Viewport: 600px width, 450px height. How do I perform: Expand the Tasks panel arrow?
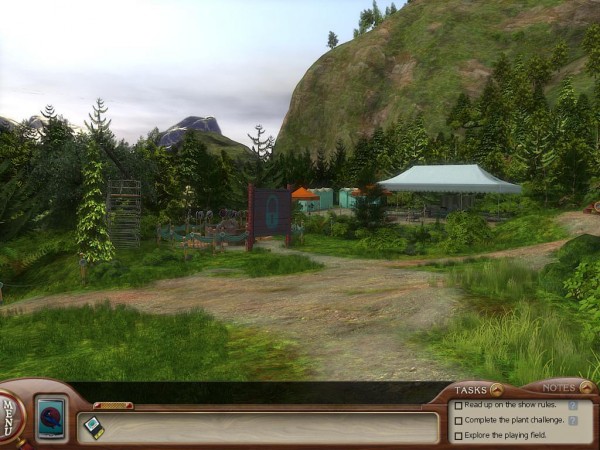496,389
